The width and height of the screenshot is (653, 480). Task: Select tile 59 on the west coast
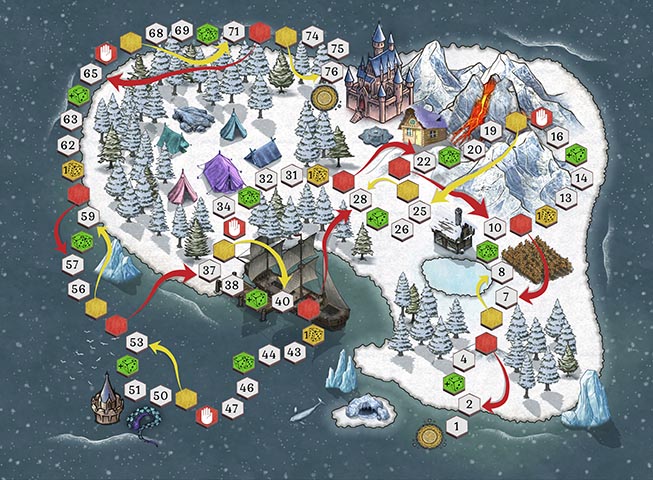pos(88,217)
